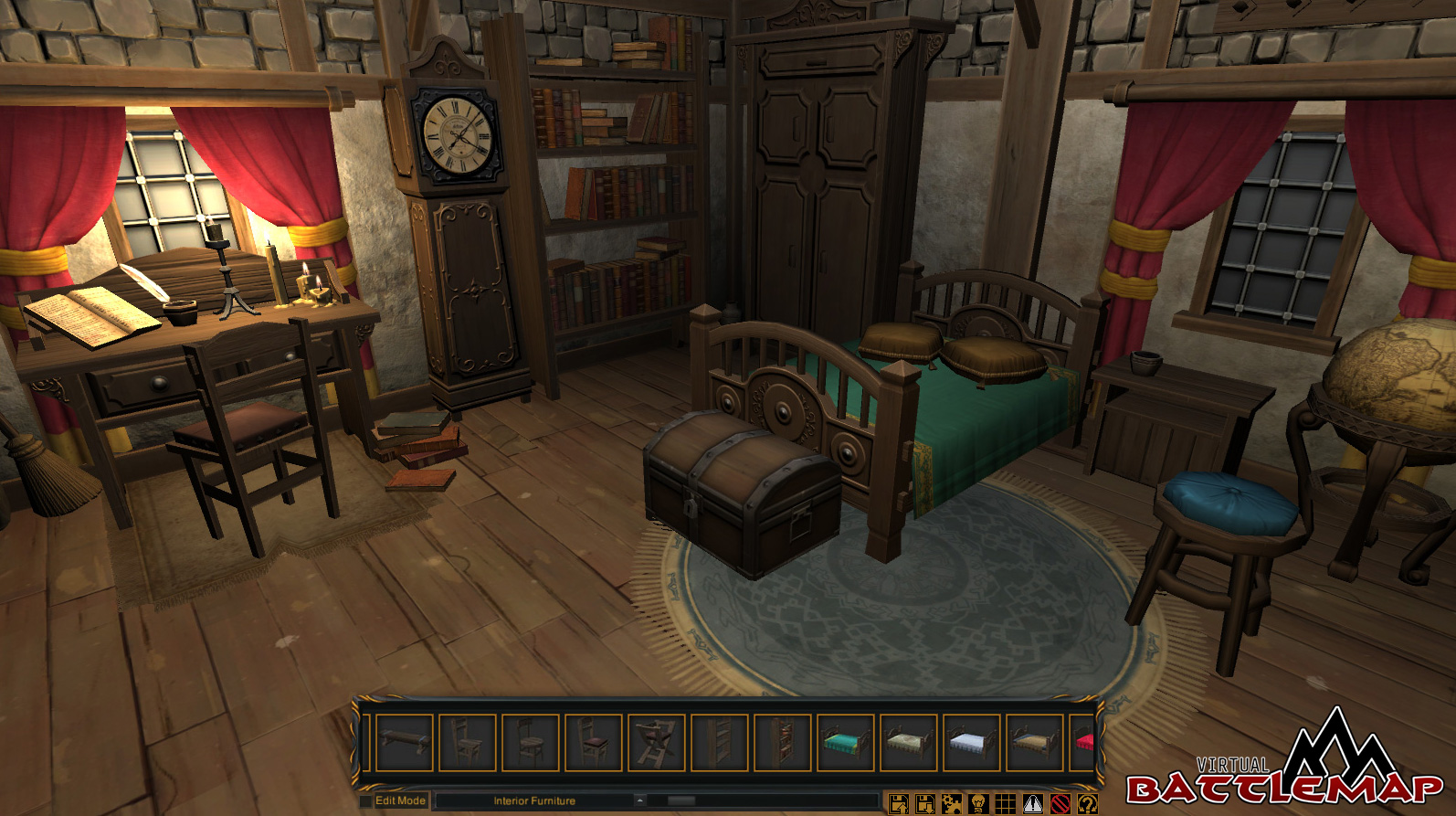
Task: Enable the Edit Mode checkbox
Action: pos(364,800)
